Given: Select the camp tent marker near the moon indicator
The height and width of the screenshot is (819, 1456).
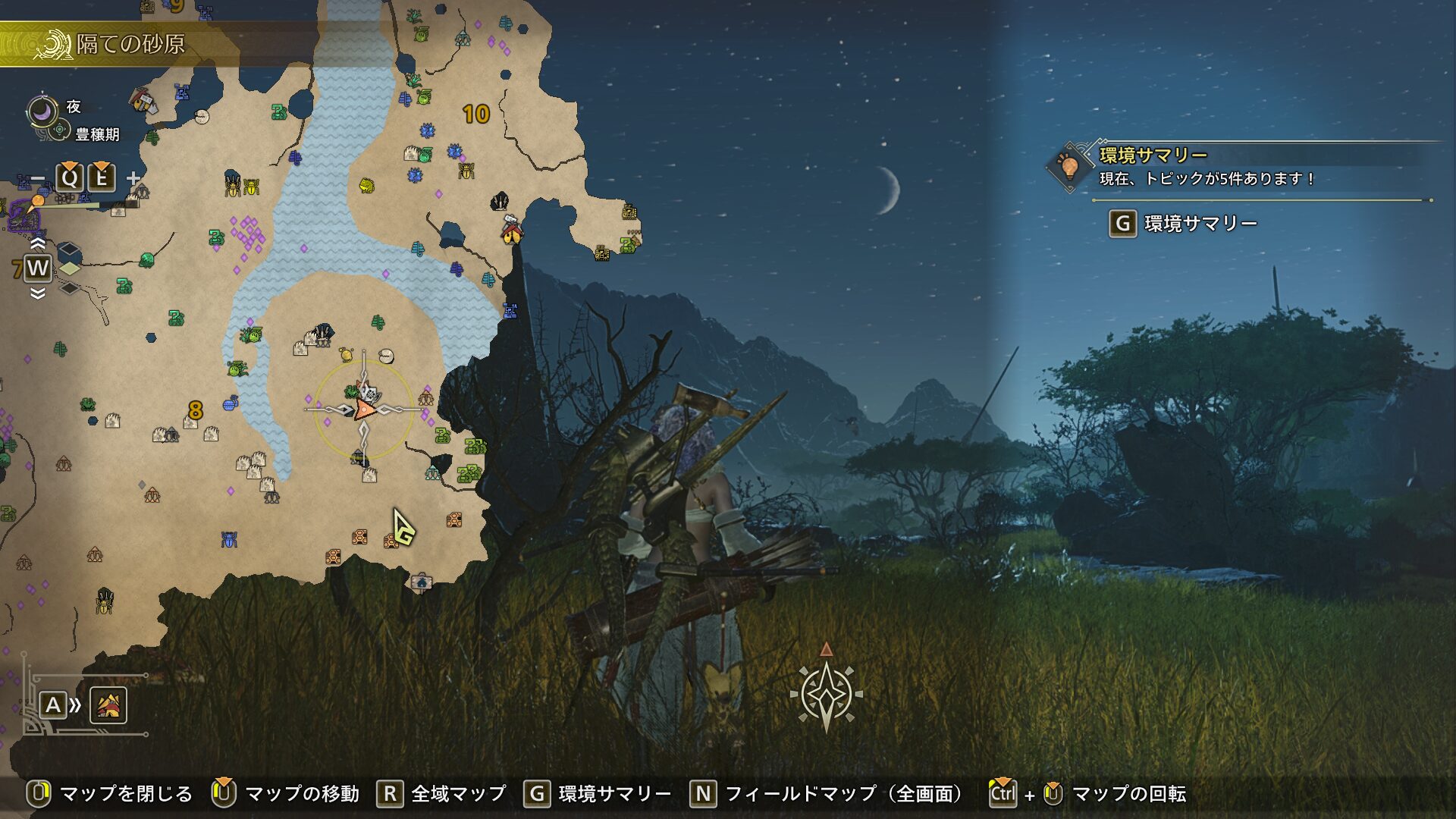Looking at the screenshot, I should (142, 100).
